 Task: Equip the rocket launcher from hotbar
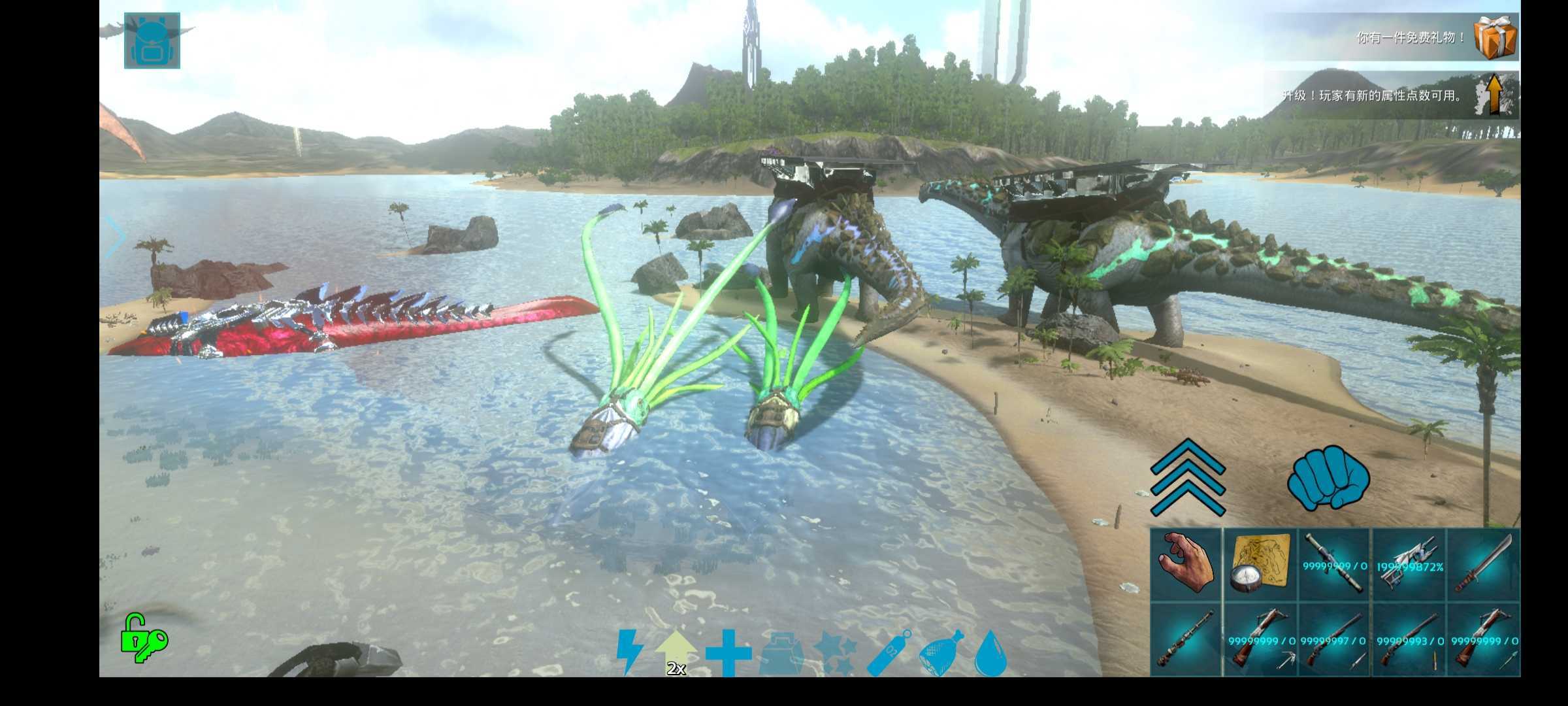tap(1334, 563)
